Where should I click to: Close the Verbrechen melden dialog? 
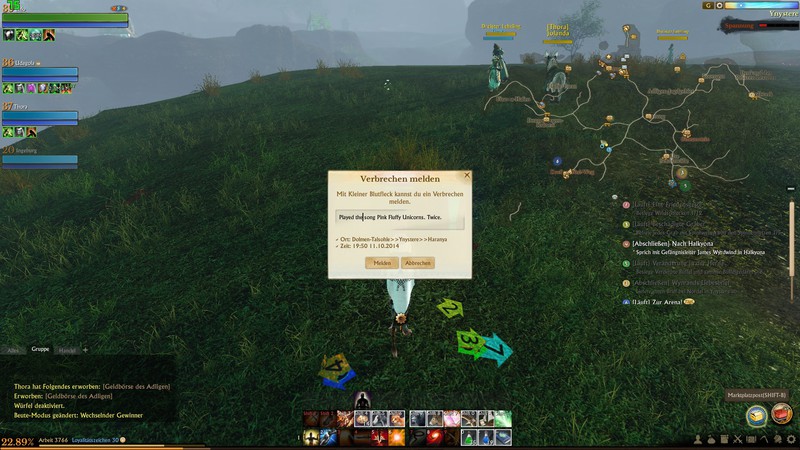(466, 175)
